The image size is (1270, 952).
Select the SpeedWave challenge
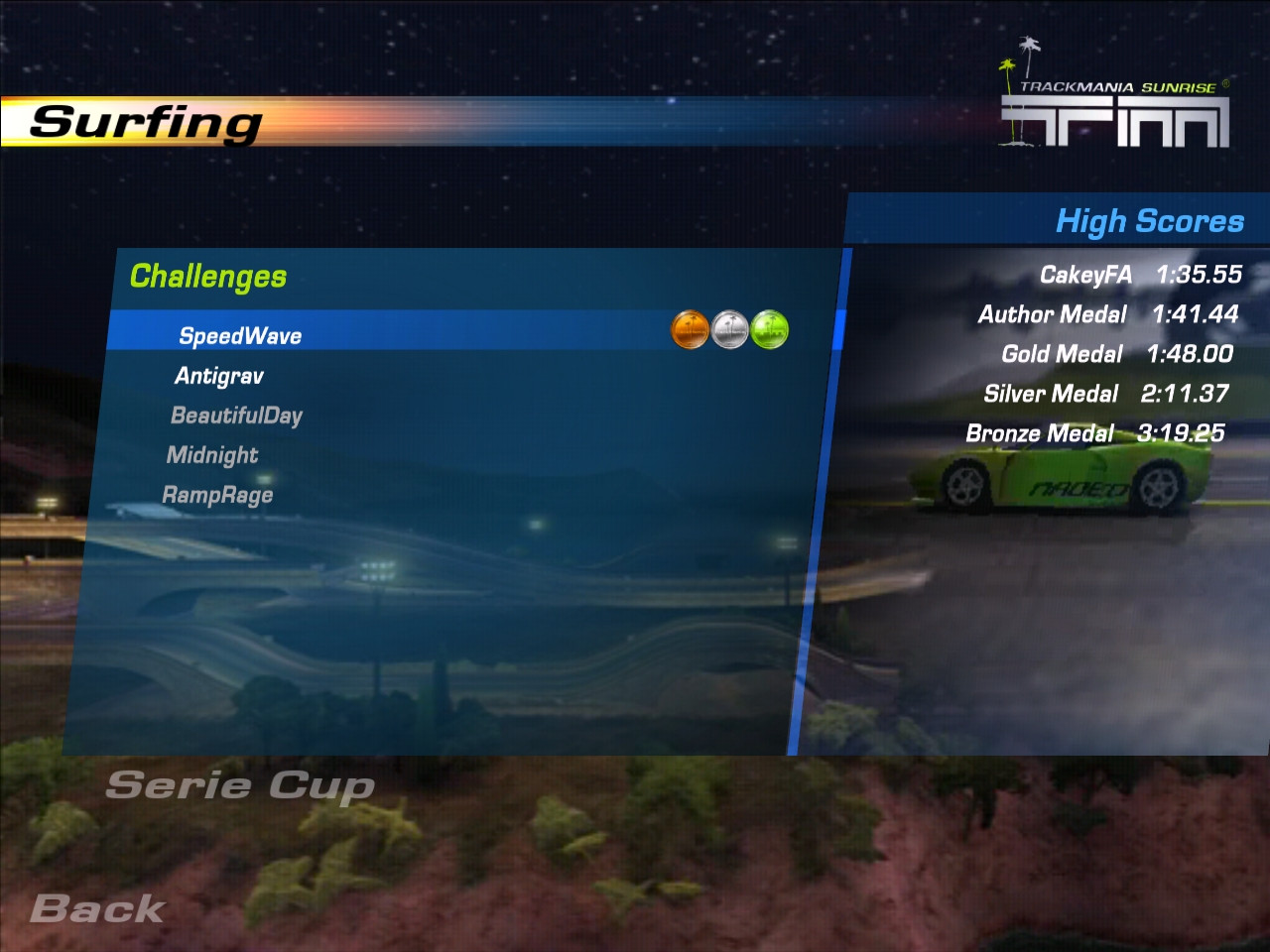pos(240,336)
